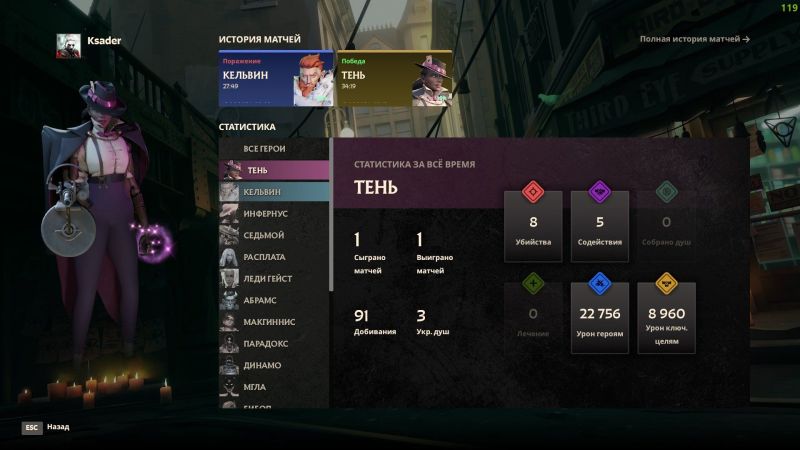Click the Урон героям damage stat tile
800x450 pixels.
[600, 314]
